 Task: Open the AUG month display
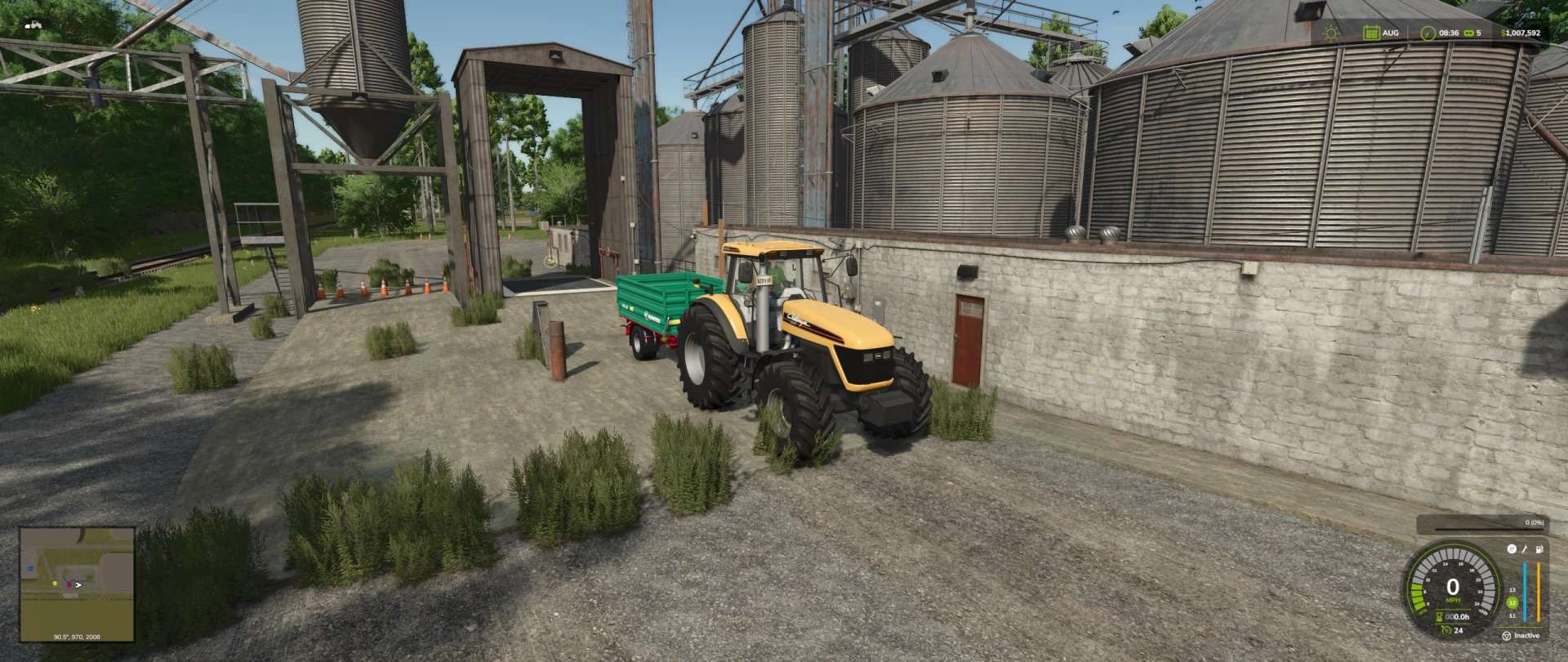[1392, 33]
